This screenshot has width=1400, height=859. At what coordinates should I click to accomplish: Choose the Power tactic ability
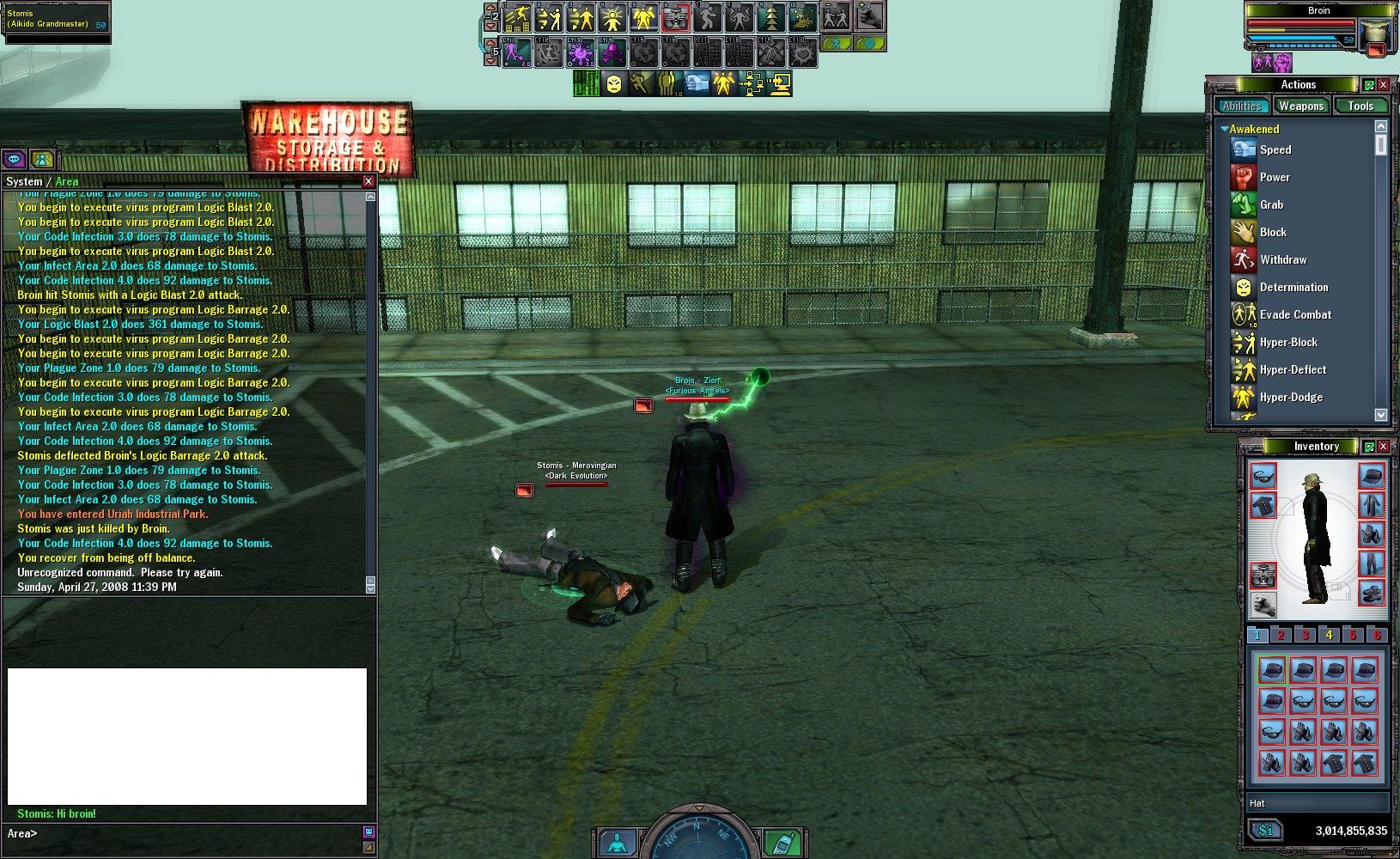click(1275, 177)
